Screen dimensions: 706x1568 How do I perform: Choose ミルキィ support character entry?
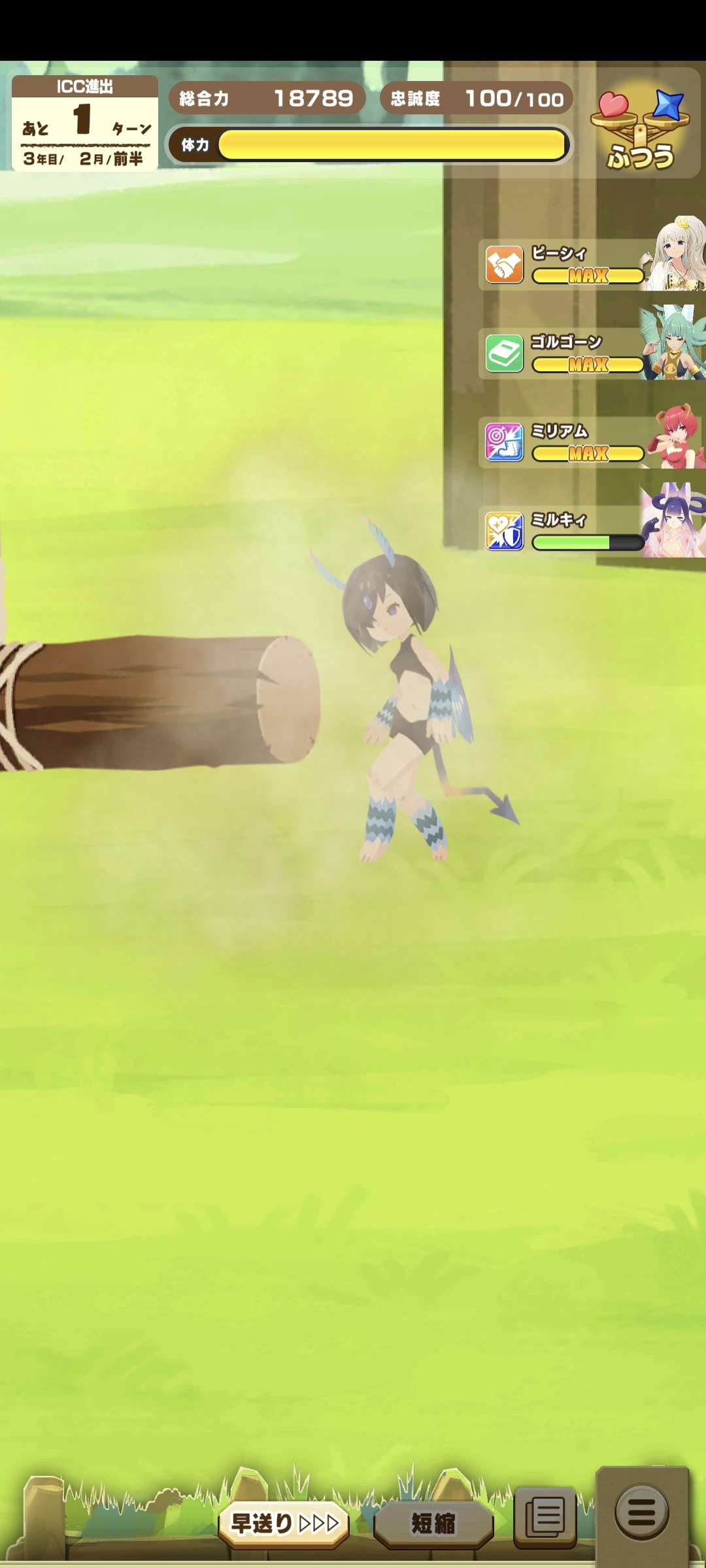click(x=592, y=531)
